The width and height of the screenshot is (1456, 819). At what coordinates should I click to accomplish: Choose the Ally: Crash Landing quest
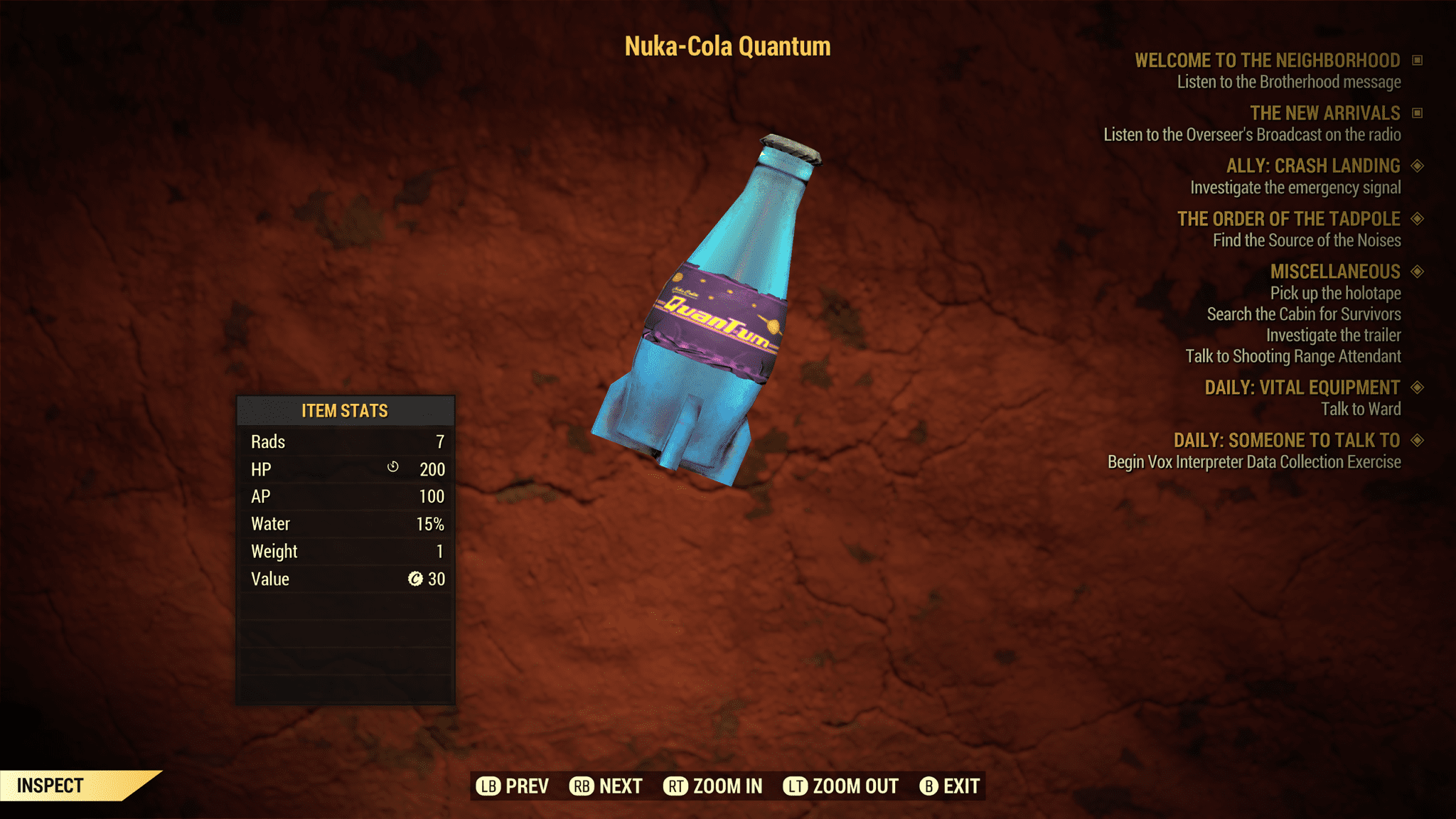pyautogui.click(x=1312, y=166)
